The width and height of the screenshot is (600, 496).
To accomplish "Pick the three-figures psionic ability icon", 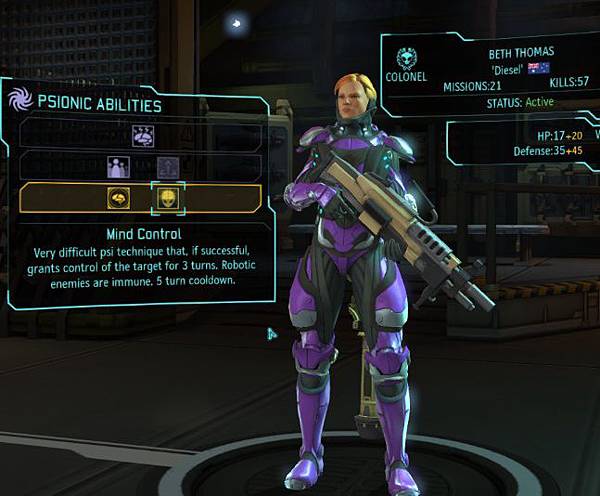I will click(118, 167).
